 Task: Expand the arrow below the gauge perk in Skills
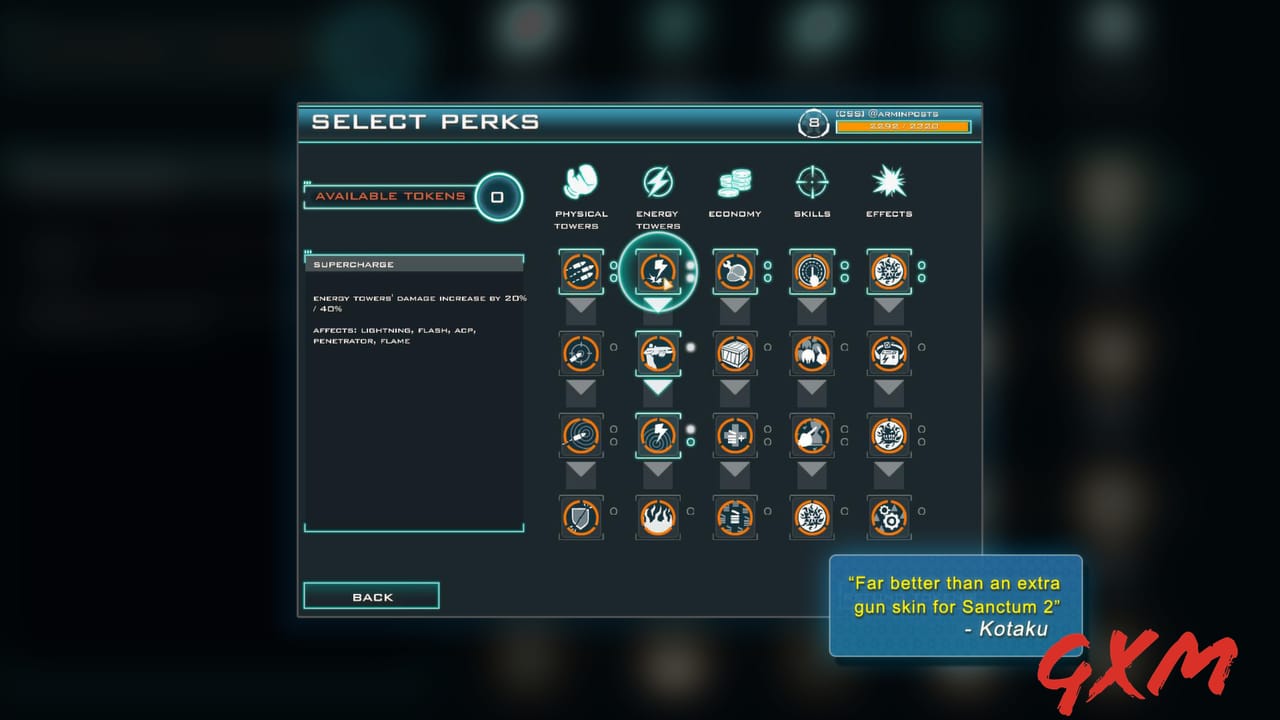[812, 307]
